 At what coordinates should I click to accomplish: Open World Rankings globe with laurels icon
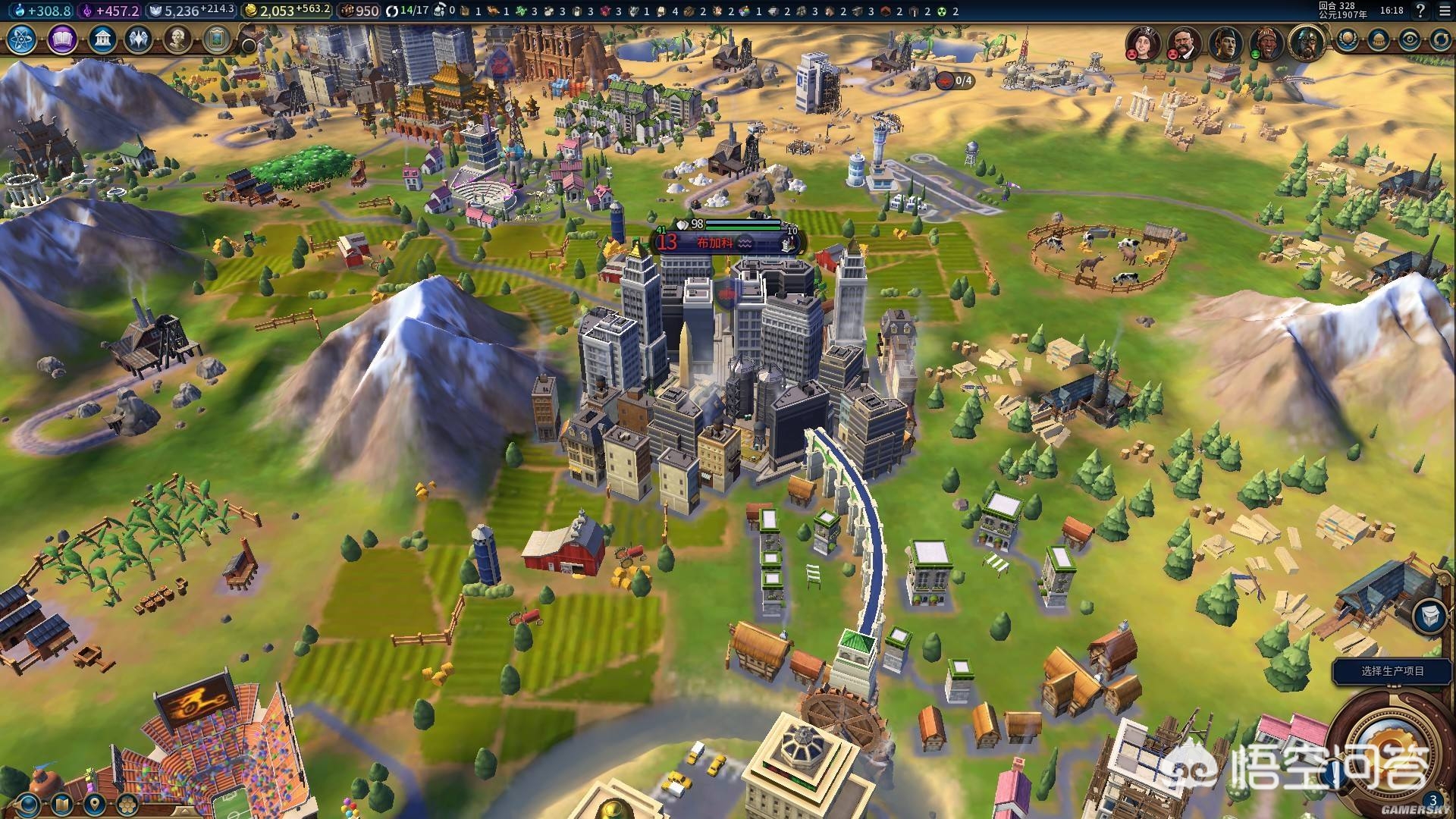point(1347,39)
